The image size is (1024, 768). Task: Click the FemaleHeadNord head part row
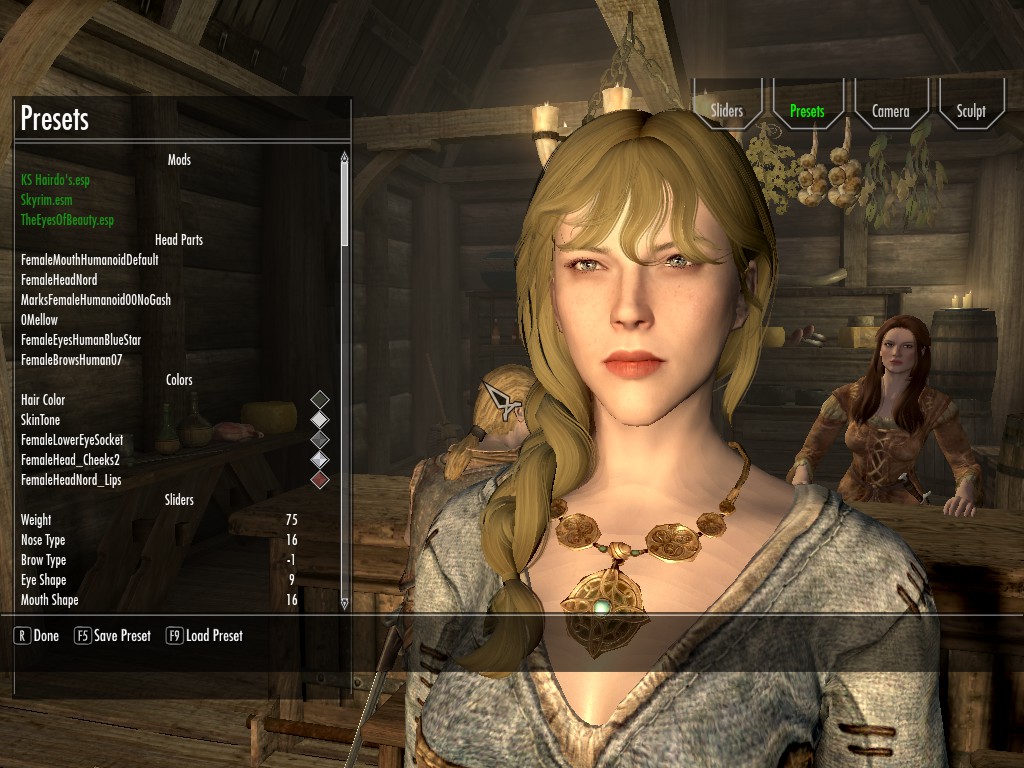(x=59, y=280)
